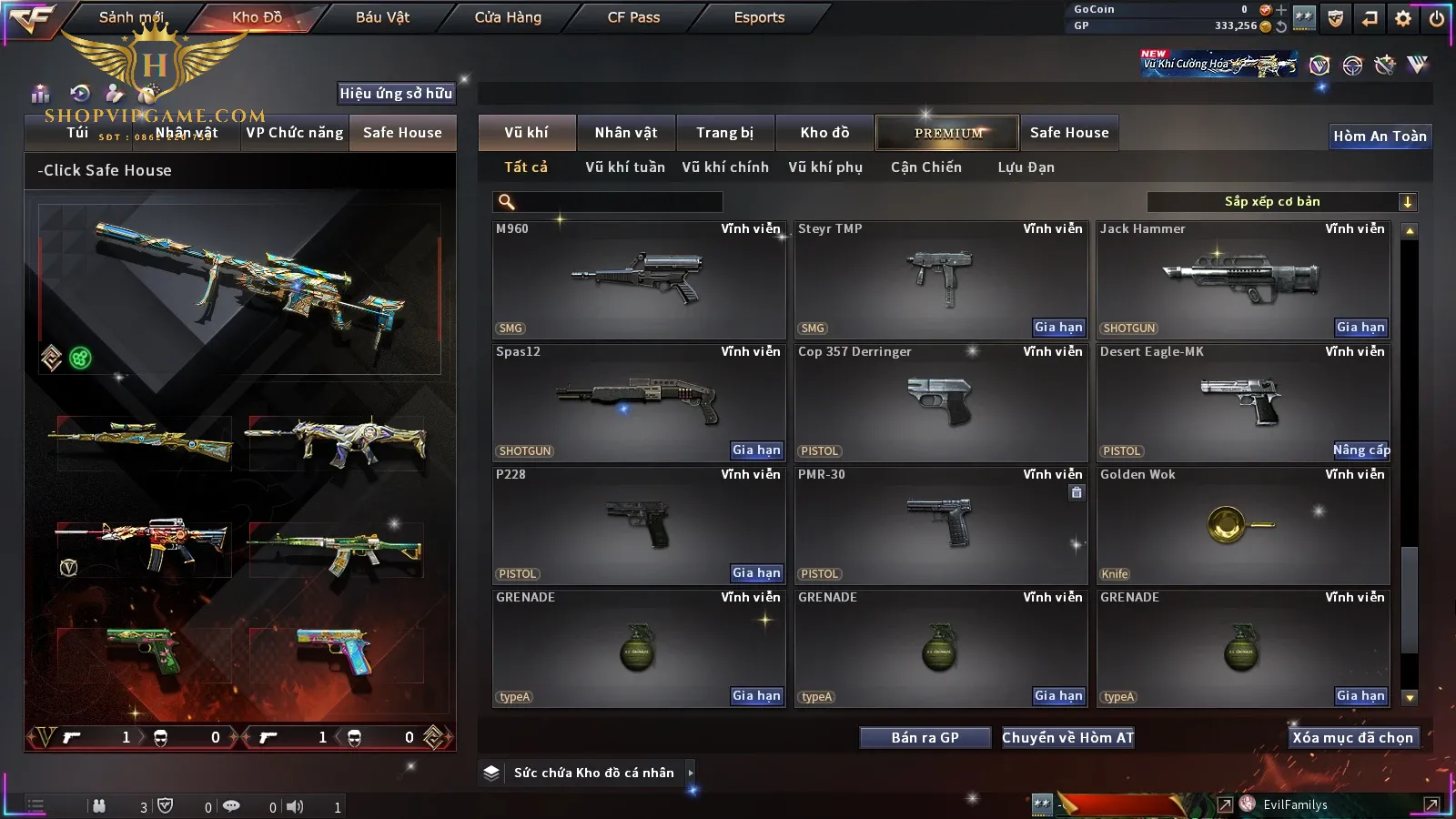The width and height of the screenshot is (1456, 819).
Task: Select the Trang bị tab
Action: [x=725, y=133]
